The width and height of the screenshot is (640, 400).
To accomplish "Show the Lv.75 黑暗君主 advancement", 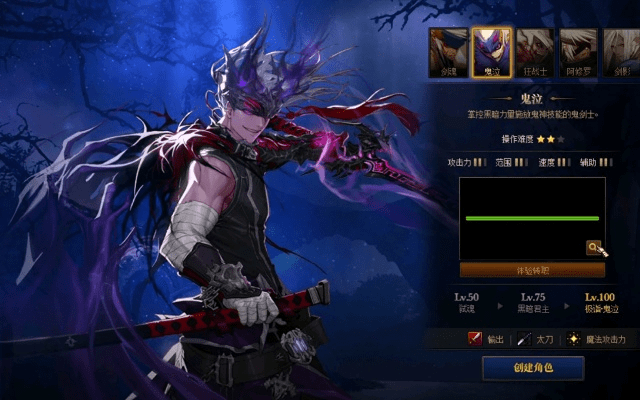I will 532,303.
